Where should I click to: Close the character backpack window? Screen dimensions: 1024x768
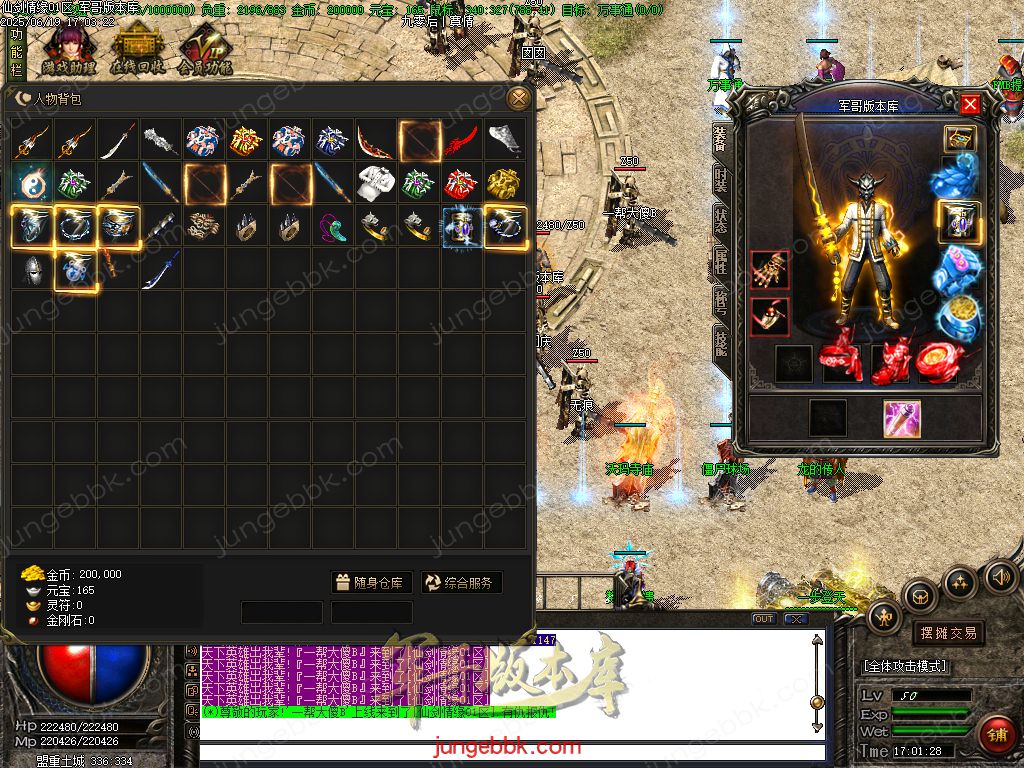(x=518, y=98)
